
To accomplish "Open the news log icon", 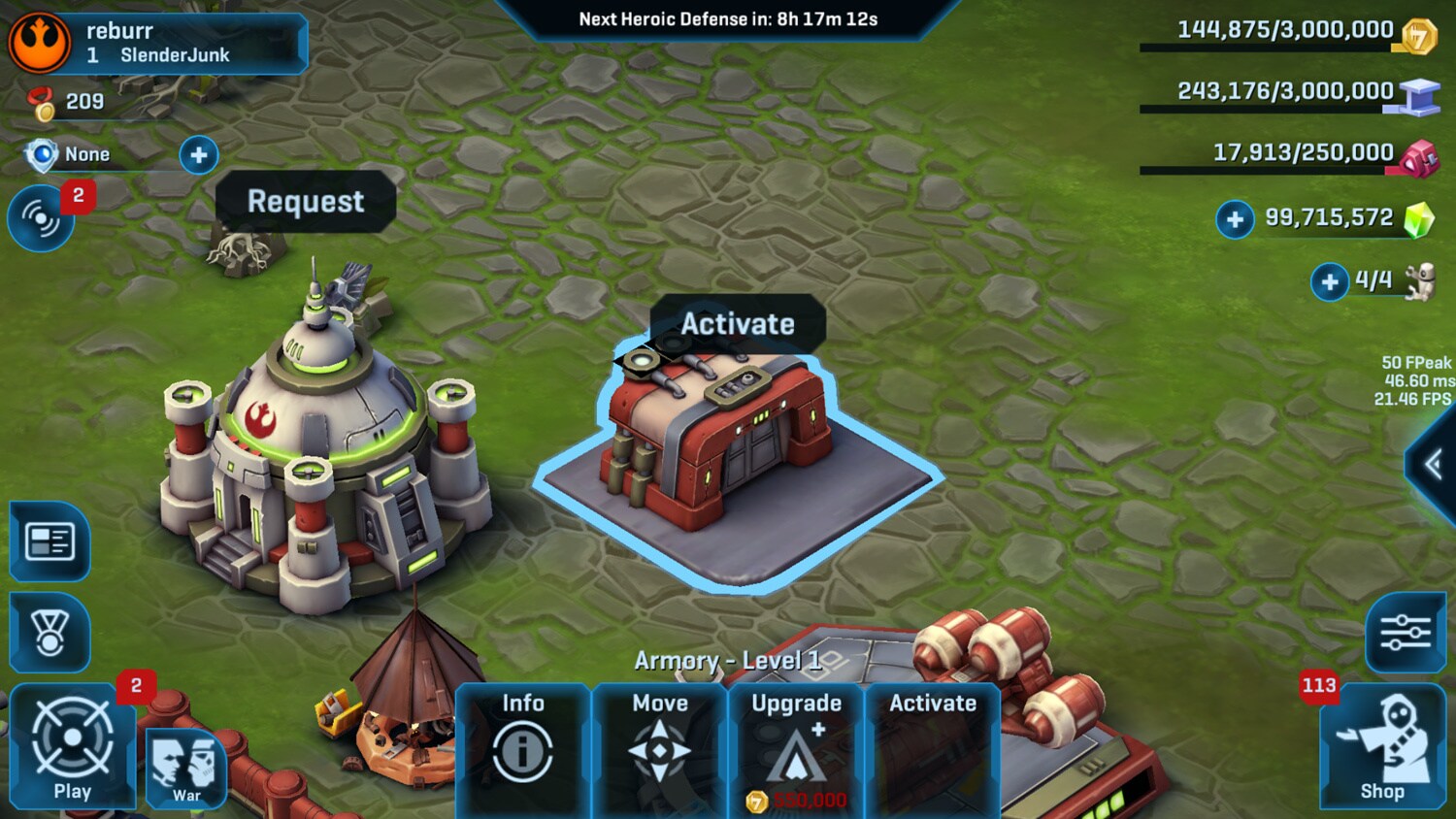I will click(50, 541).
